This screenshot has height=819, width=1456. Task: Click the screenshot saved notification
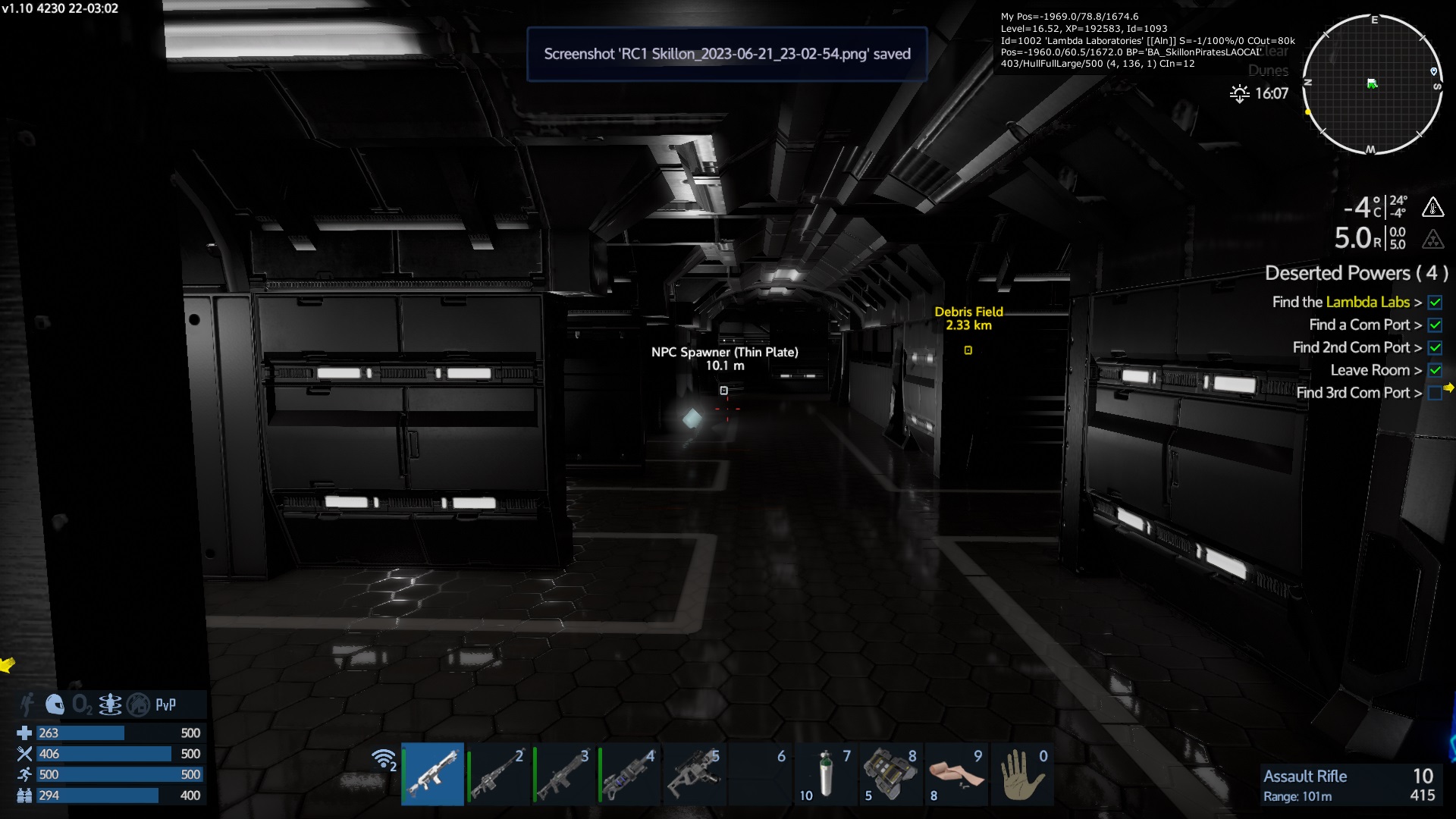pos(726,54)
